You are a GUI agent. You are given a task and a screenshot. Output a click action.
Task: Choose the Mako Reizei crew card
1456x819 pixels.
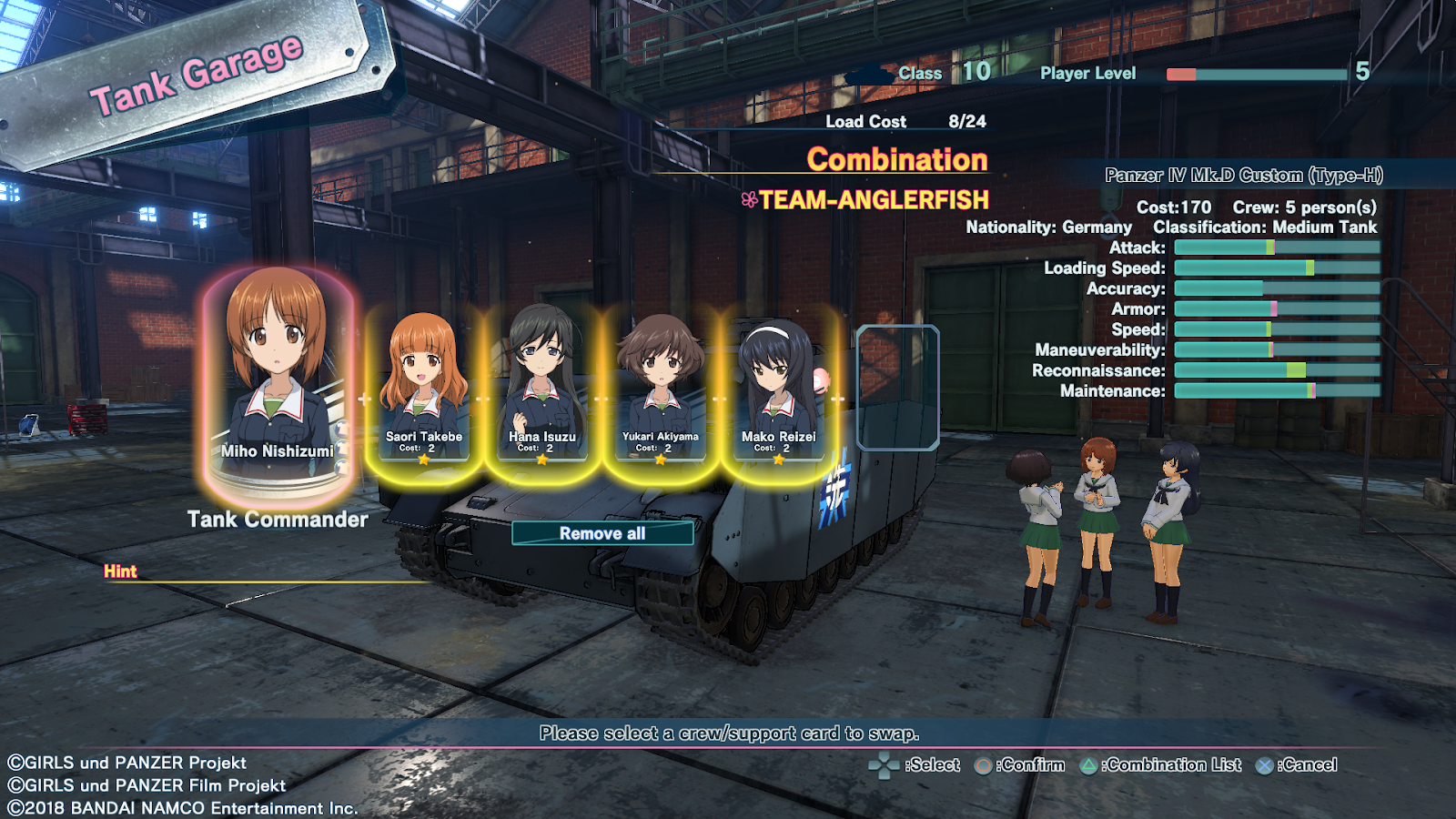pyautogui.click(x=779, y=387)
